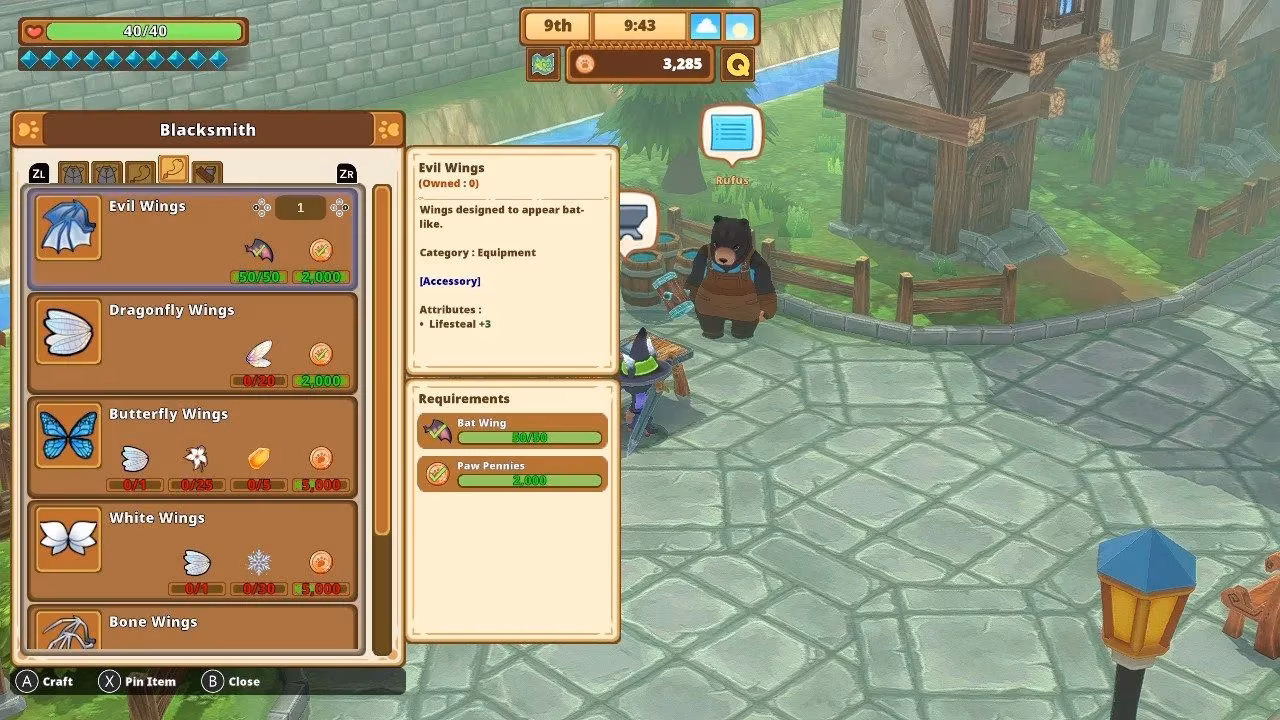Select the Paw Pennies requirement entry
This screenshot has height=720, width=1280.
tap(512, 474)
